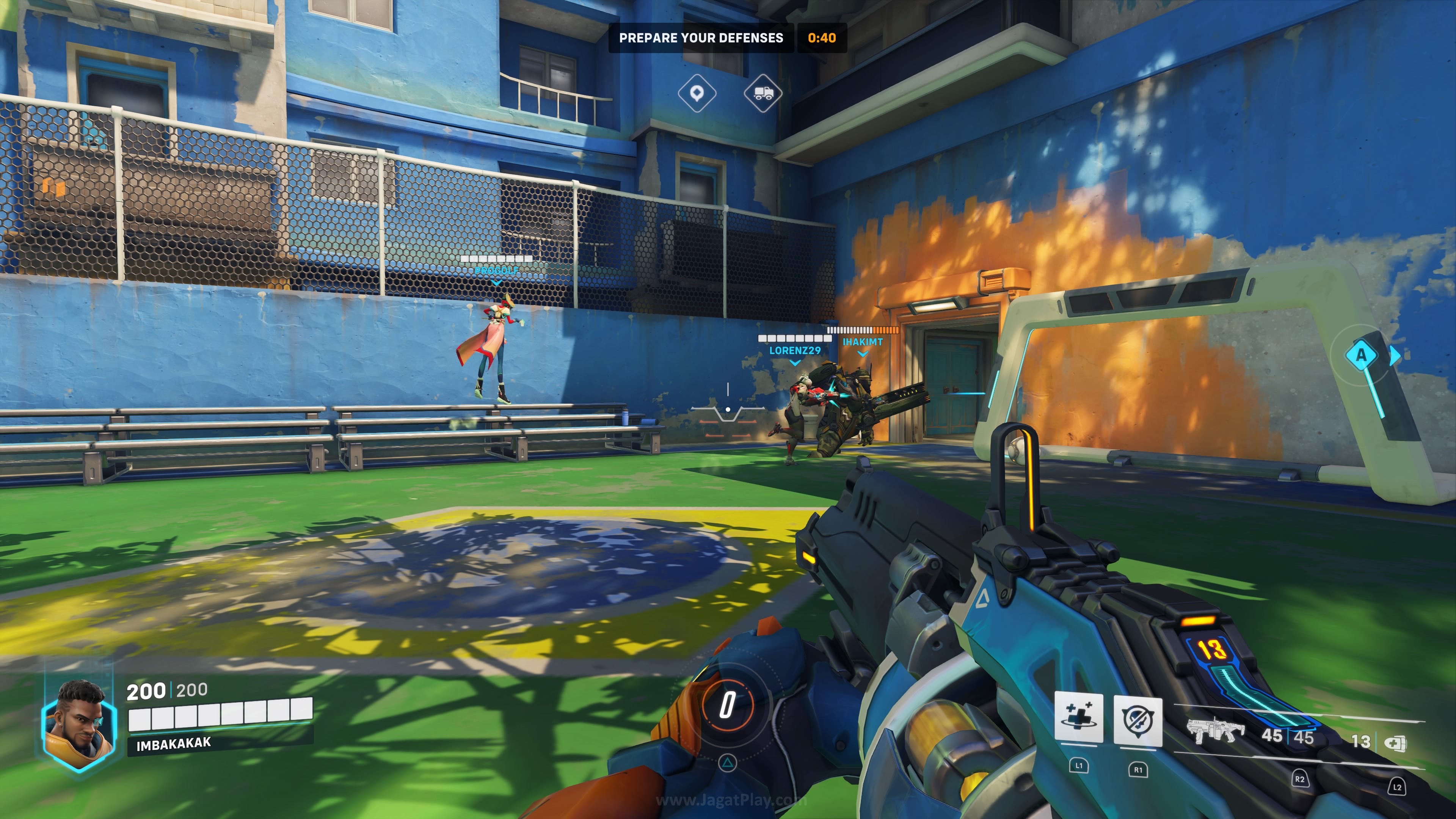Select the map-pin objective diamond icon
Image resolution: width=1456 pixels, height=819 pixels.
coord(697,93)
